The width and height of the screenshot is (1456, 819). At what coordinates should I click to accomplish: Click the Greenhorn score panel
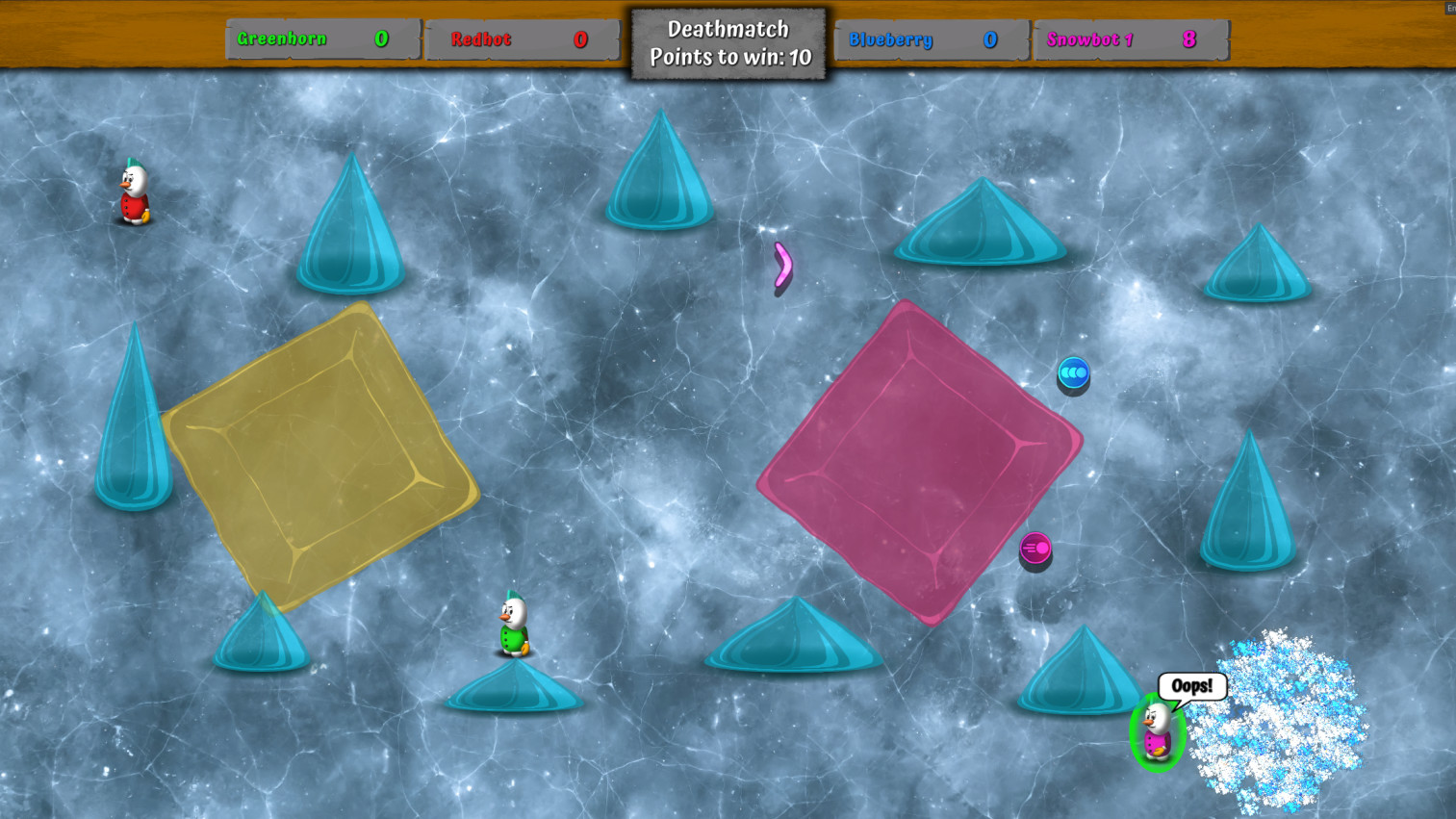tap(320, 39)
